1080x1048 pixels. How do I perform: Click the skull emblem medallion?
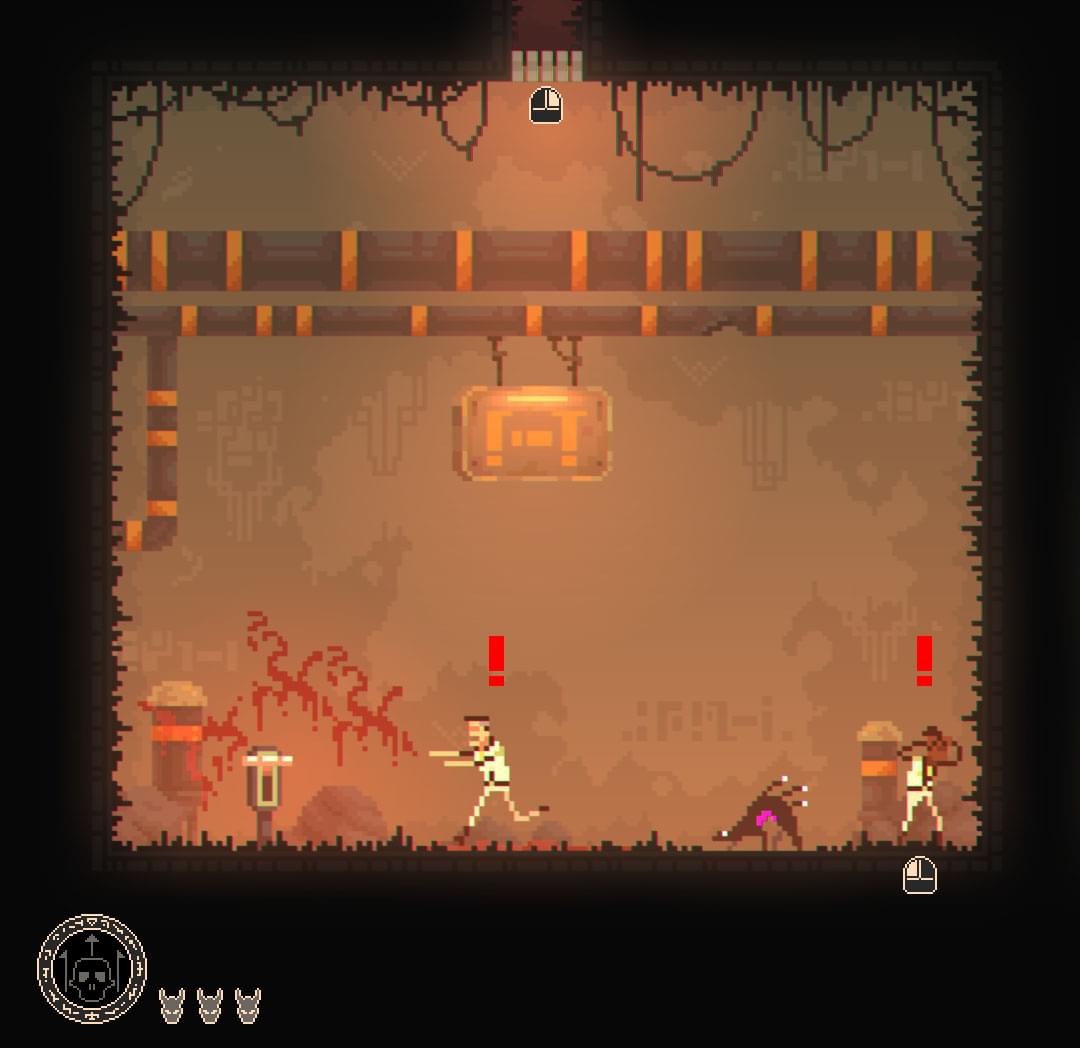(x=91, y=969)
